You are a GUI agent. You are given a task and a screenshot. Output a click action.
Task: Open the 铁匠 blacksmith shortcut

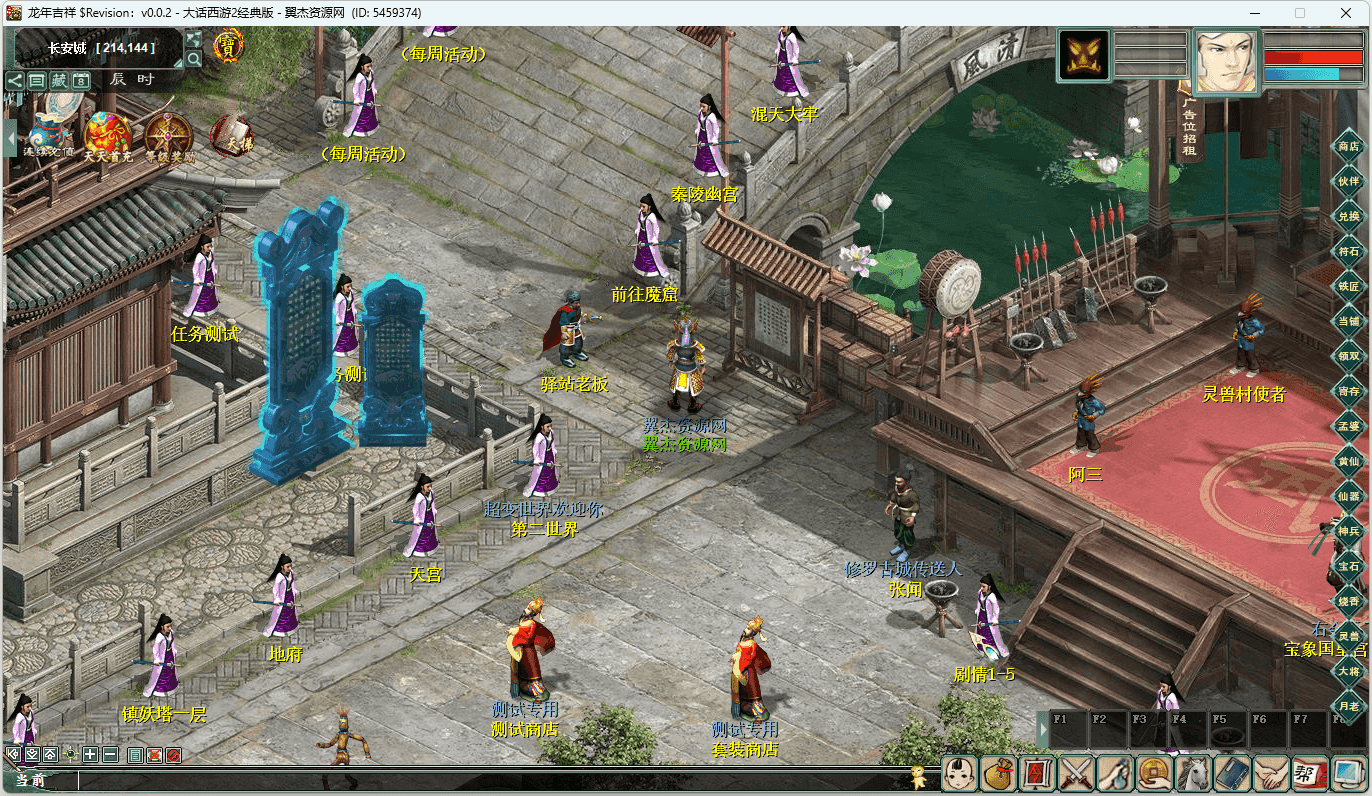pyautogui.click(x=1349, y=286)
